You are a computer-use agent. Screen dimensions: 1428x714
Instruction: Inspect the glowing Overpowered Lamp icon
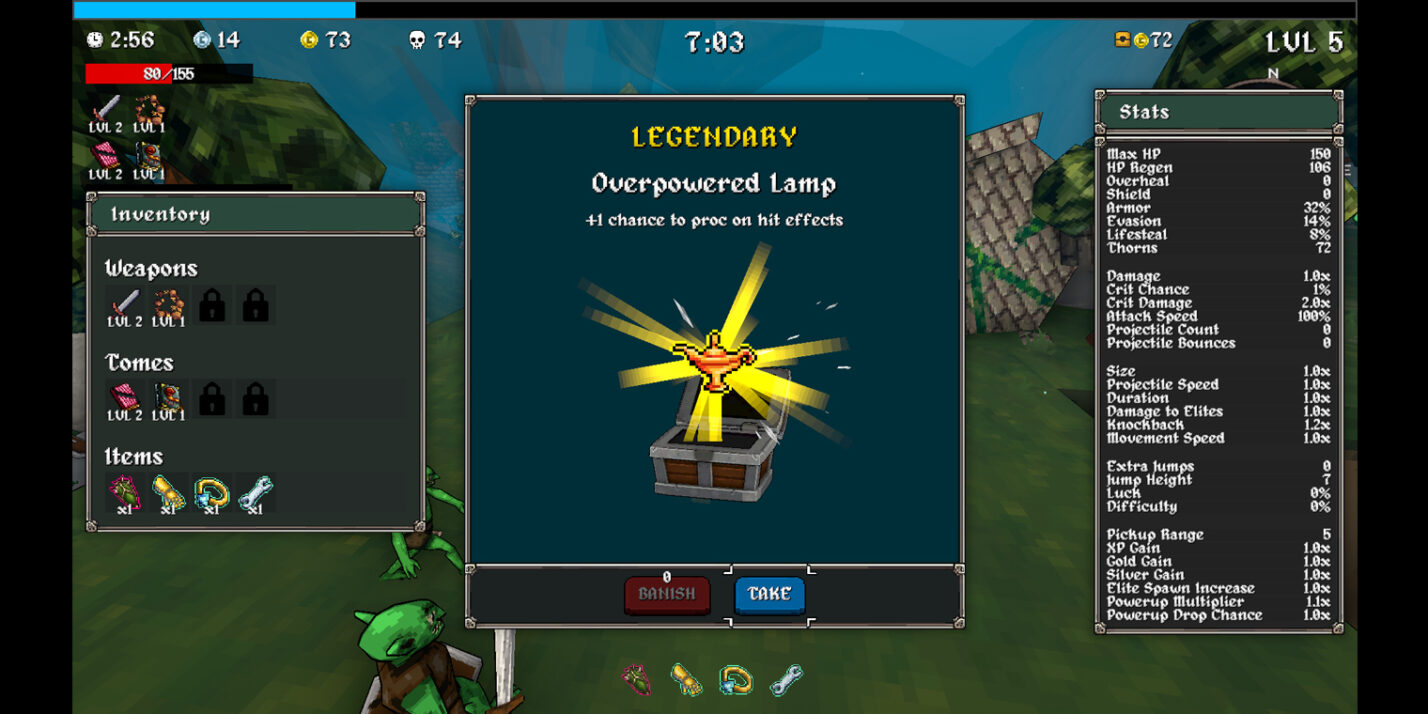(x=714, y=360)
